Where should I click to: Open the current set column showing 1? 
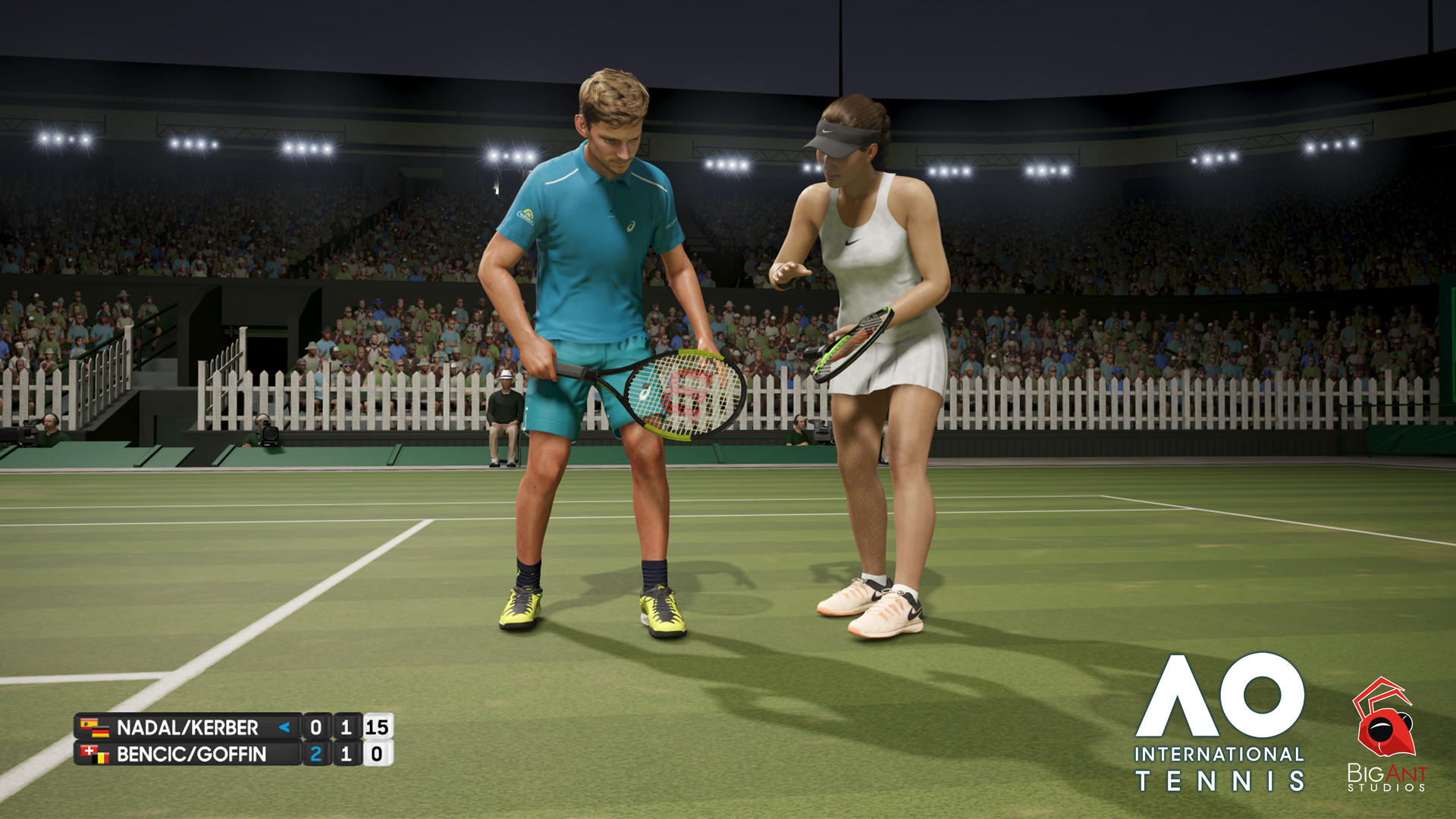coord(347,726)
